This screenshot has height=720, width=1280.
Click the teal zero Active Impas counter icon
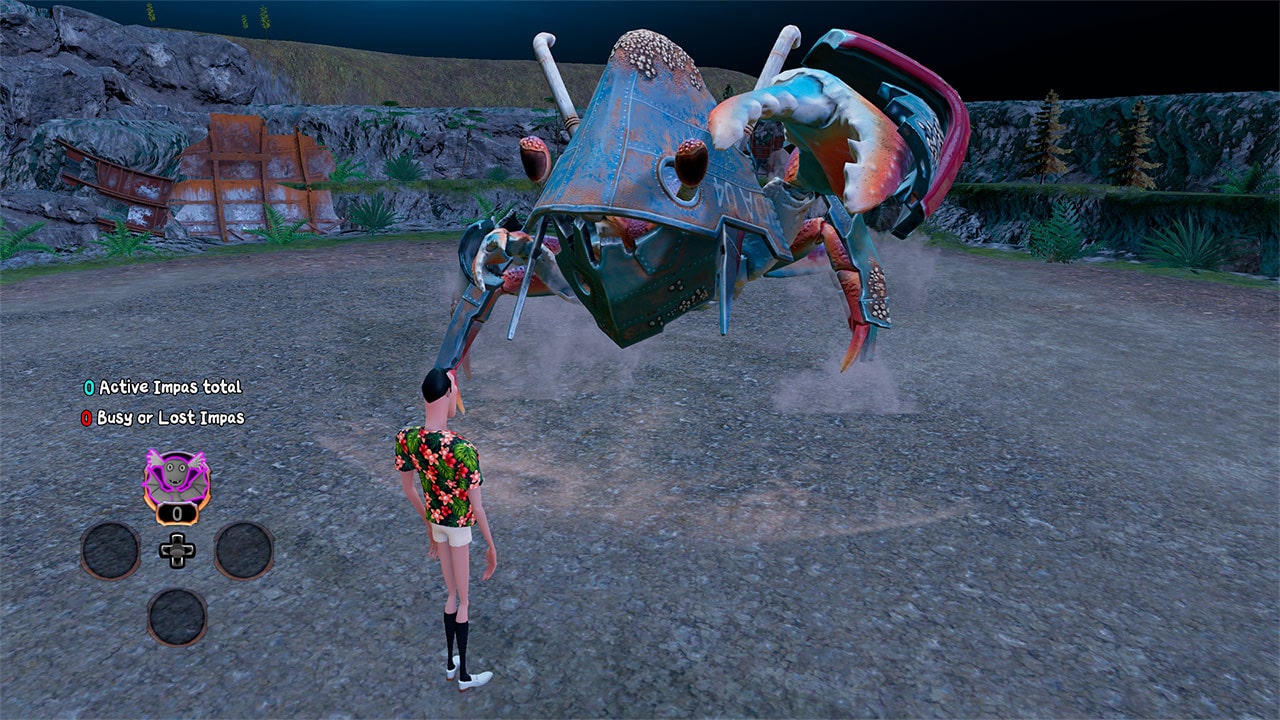tap(89, 388)
